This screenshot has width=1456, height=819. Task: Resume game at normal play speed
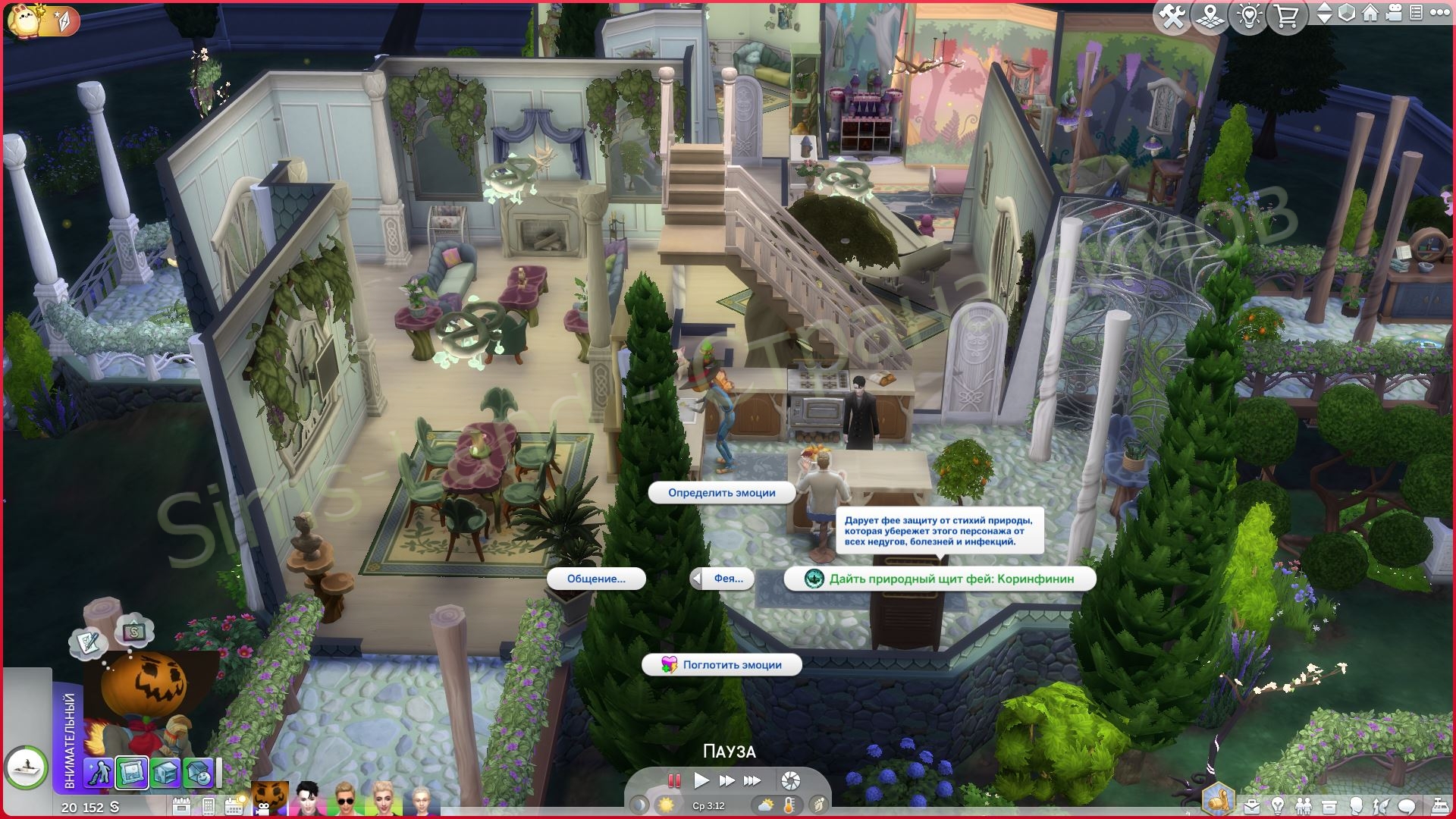701,780
